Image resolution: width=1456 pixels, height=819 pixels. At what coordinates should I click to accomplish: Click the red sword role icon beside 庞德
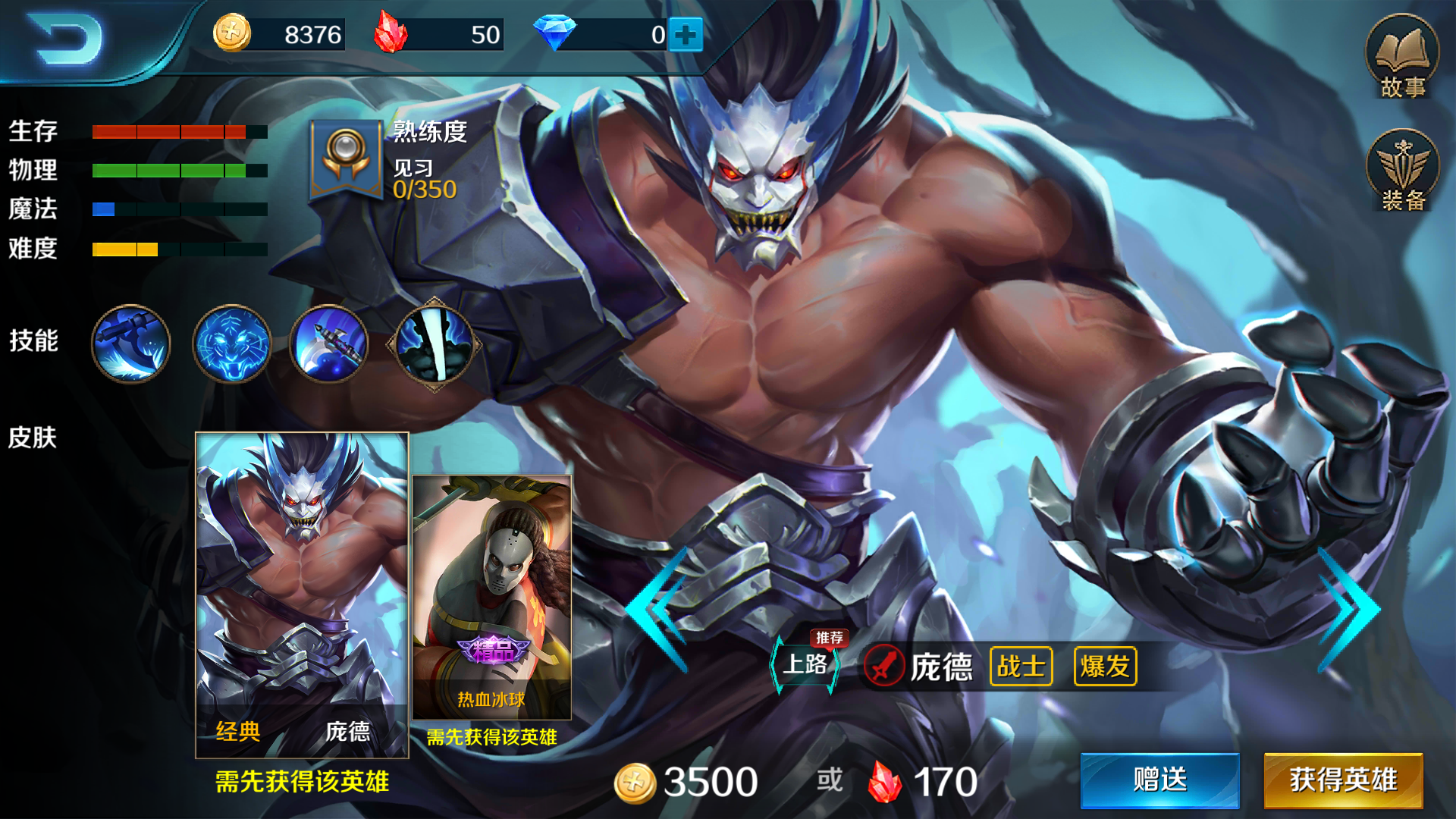(x=886, y=665)
